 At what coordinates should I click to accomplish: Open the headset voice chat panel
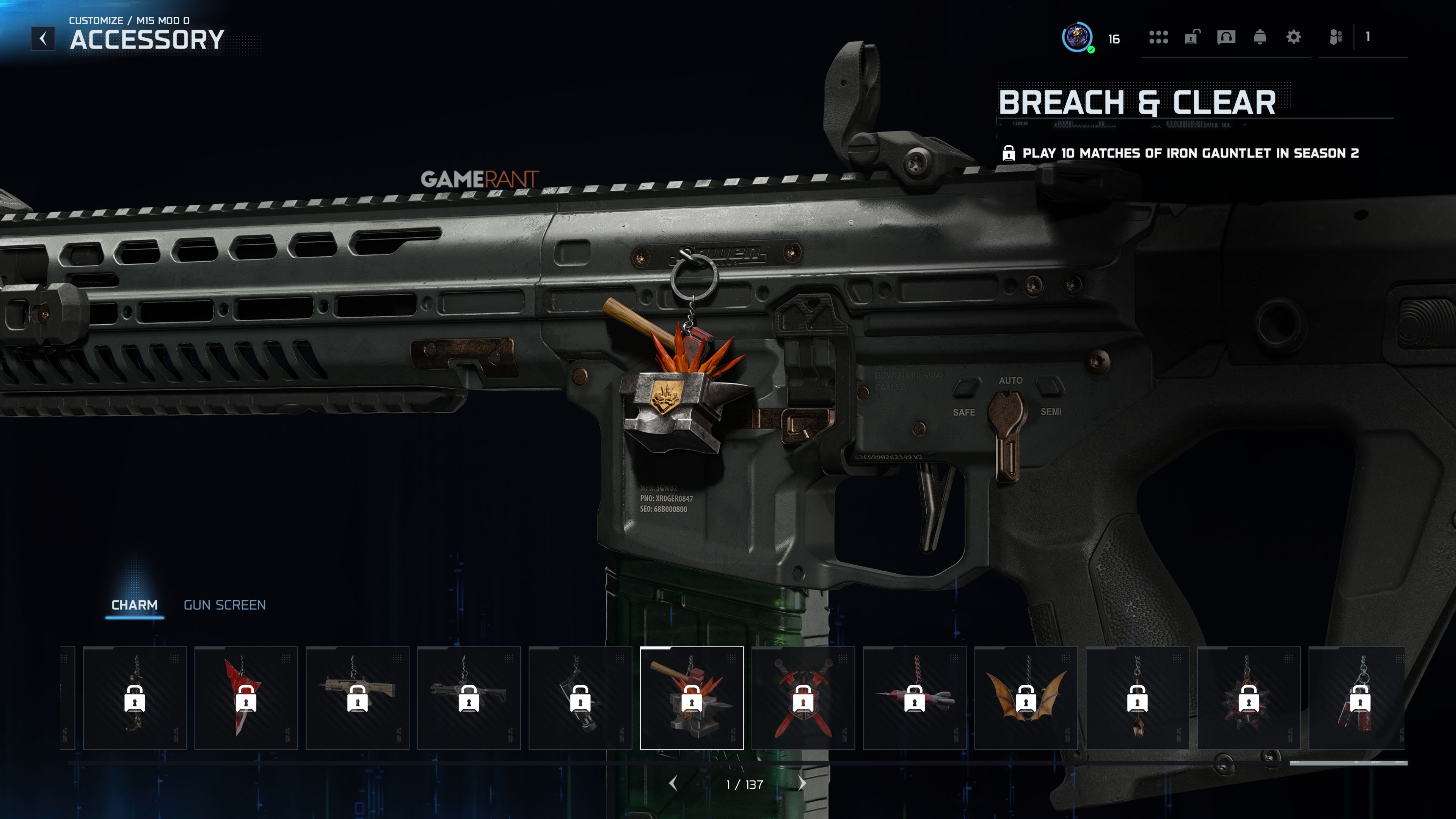pyautogui.click(x=1226, y=37)
